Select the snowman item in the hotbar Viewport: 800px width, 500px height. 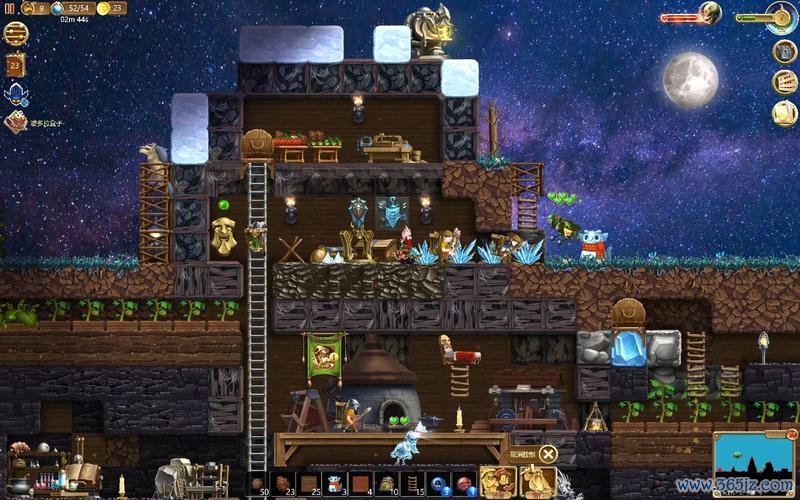pyautogui.click(x=335, y=484)
